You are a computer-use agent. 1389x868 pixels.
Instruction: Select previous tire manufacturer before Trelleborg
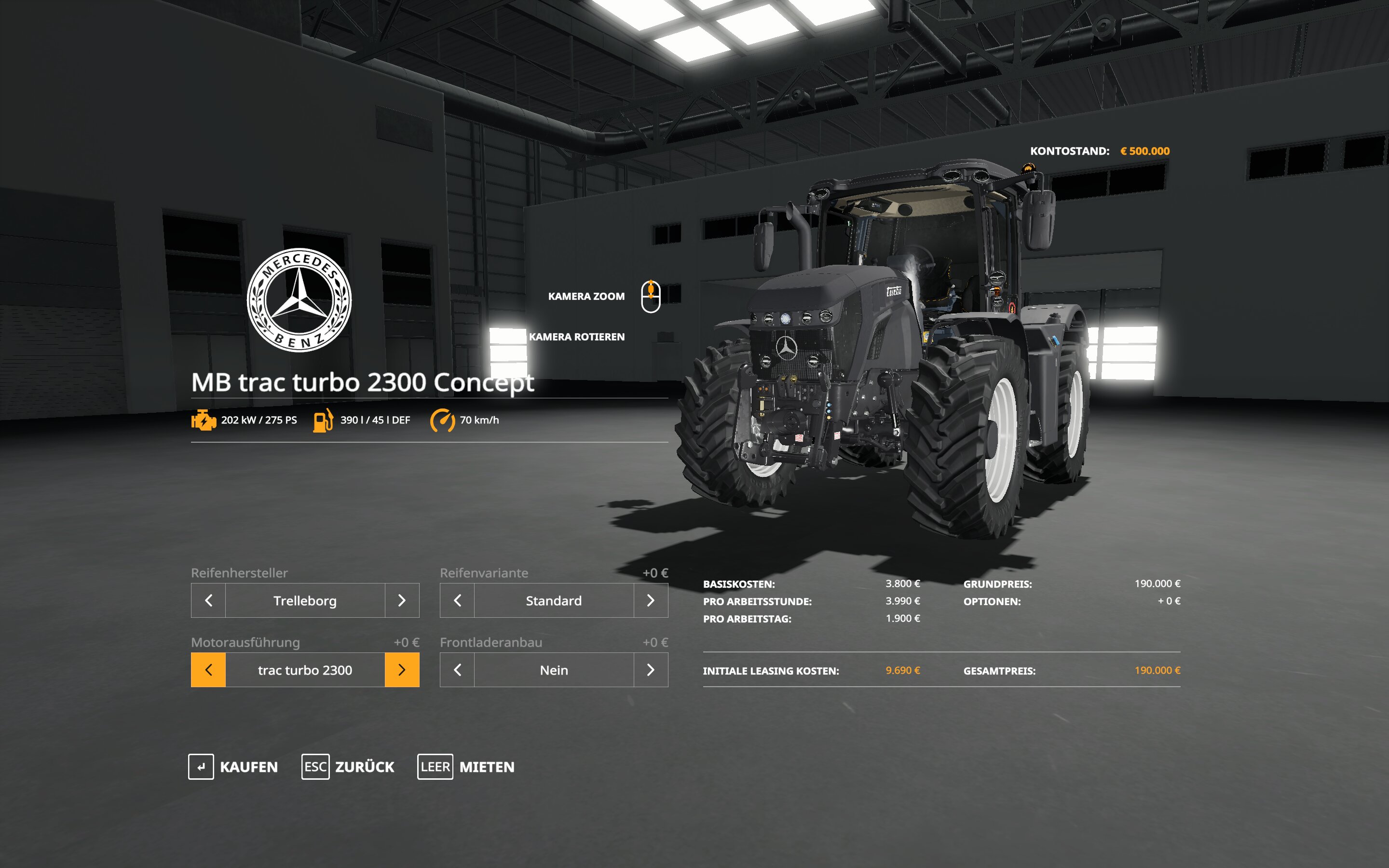208,600
